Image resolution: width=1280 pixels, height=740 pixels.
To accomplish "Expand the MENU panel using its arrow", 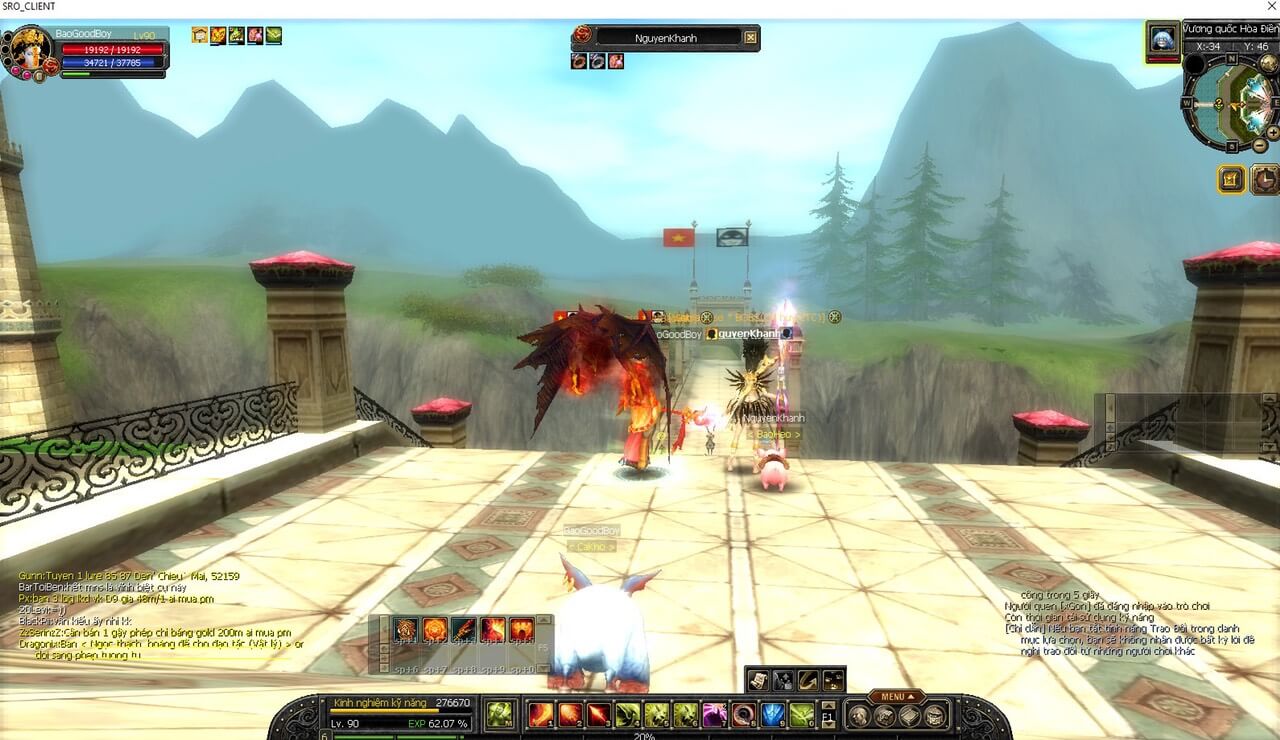I will [911, 697].
